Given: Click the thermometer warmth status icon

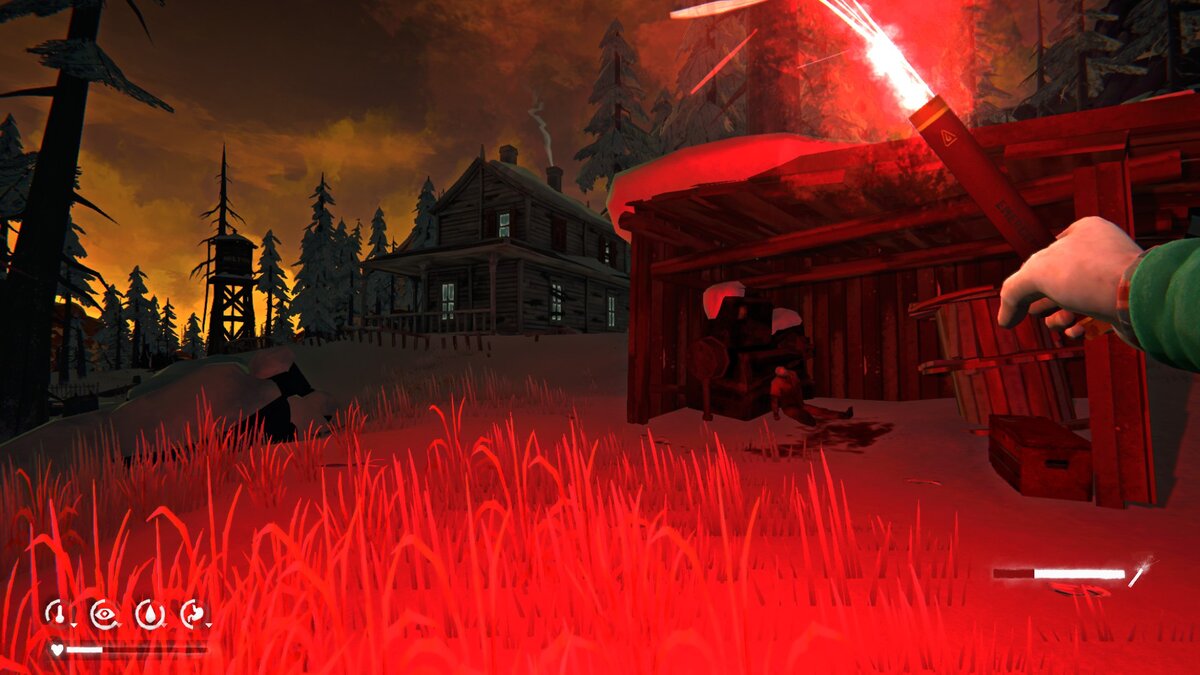Looking at the screenshot, I should [59, 613].
